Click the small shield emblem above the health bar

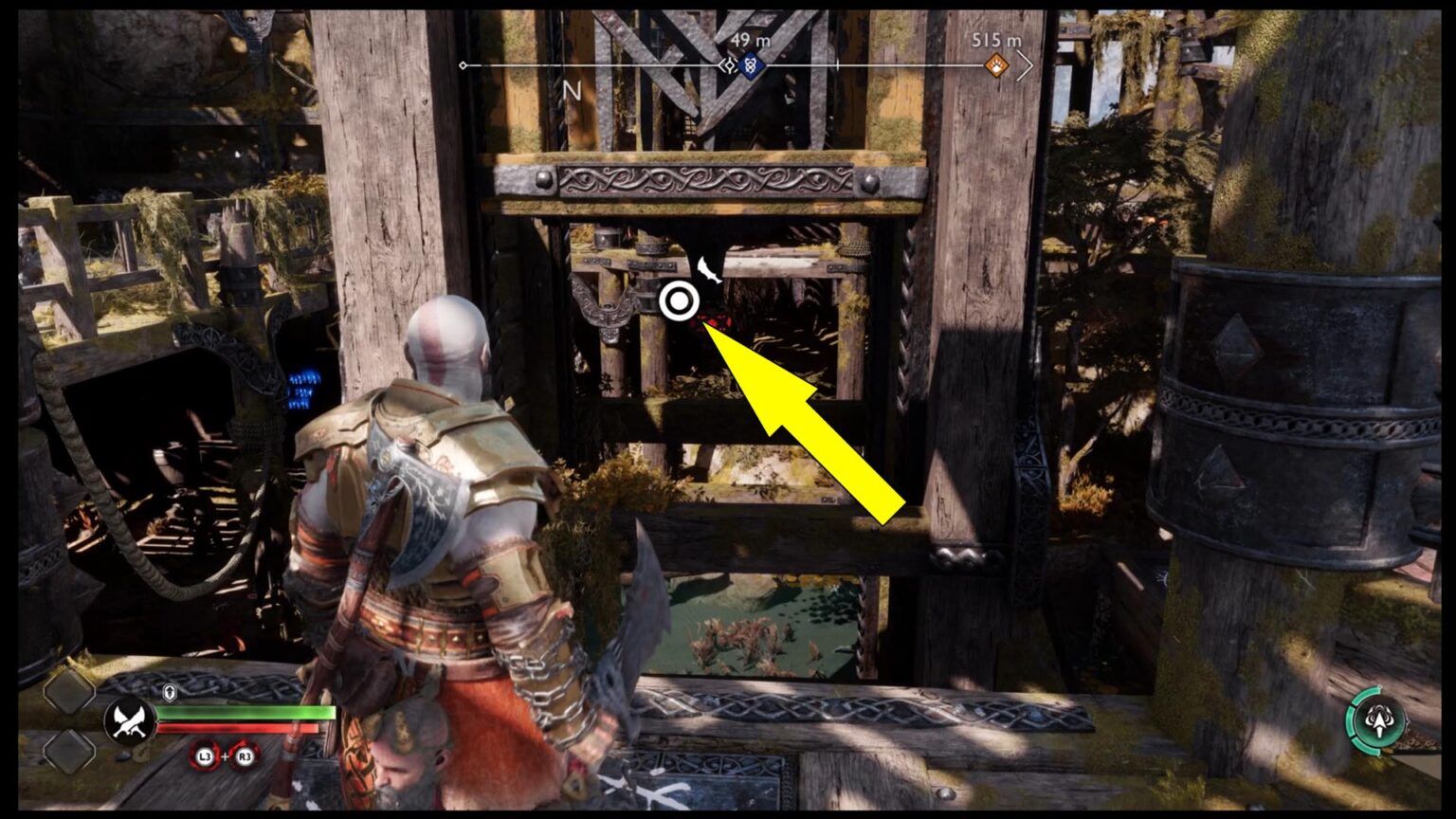pos(168,691)
